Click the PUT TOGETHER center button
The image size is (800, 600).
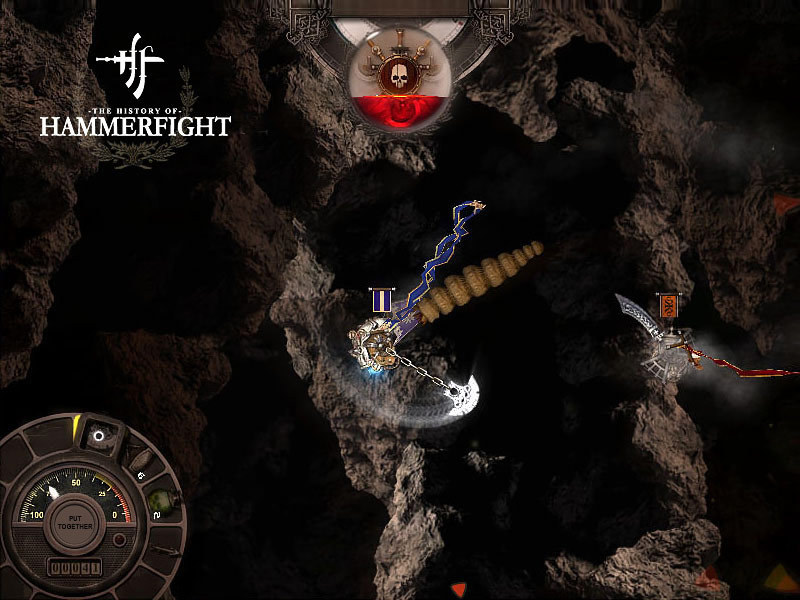(75, 523)
